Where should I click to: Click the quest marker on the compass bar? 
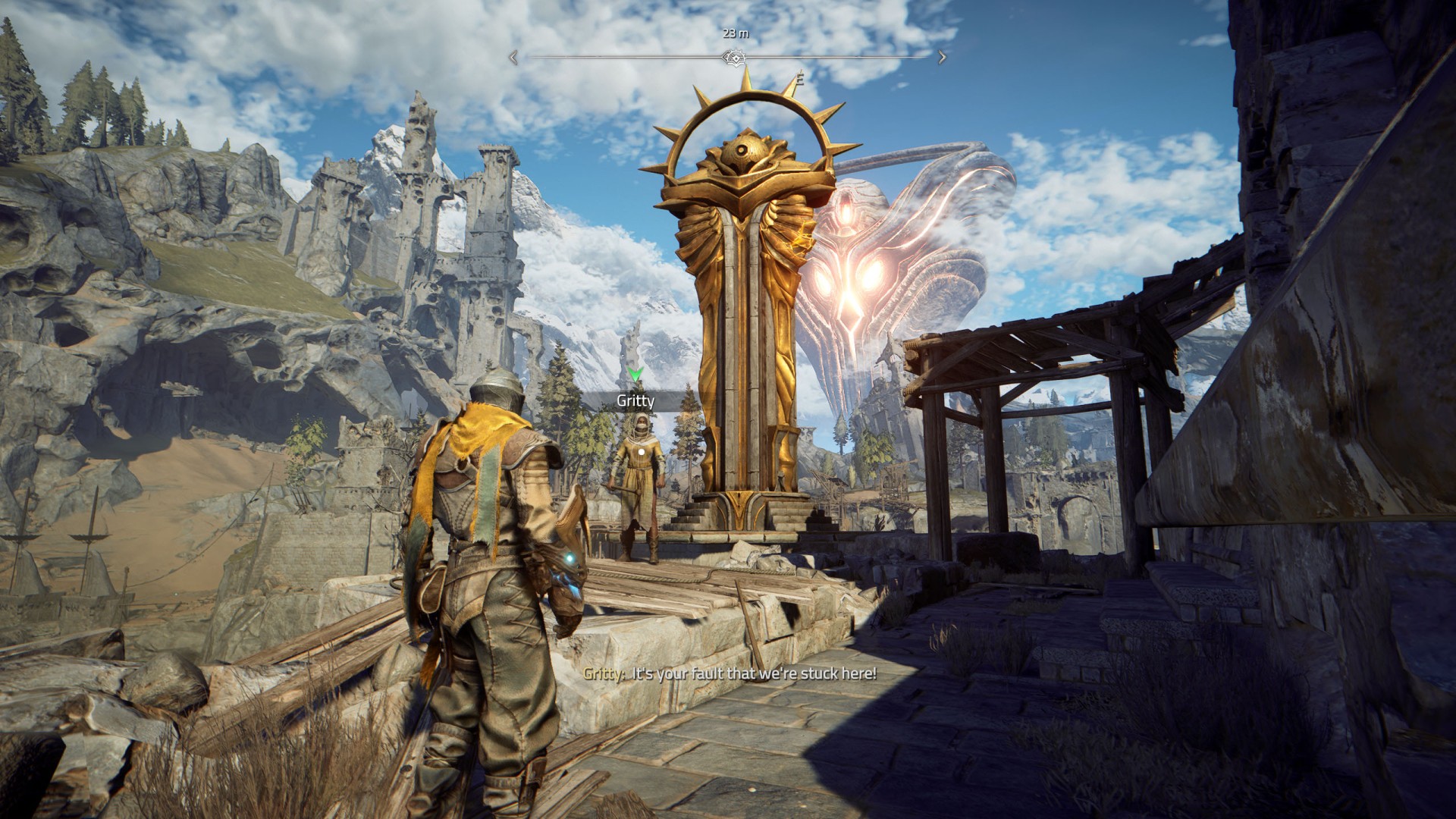[x=733, y=58]
